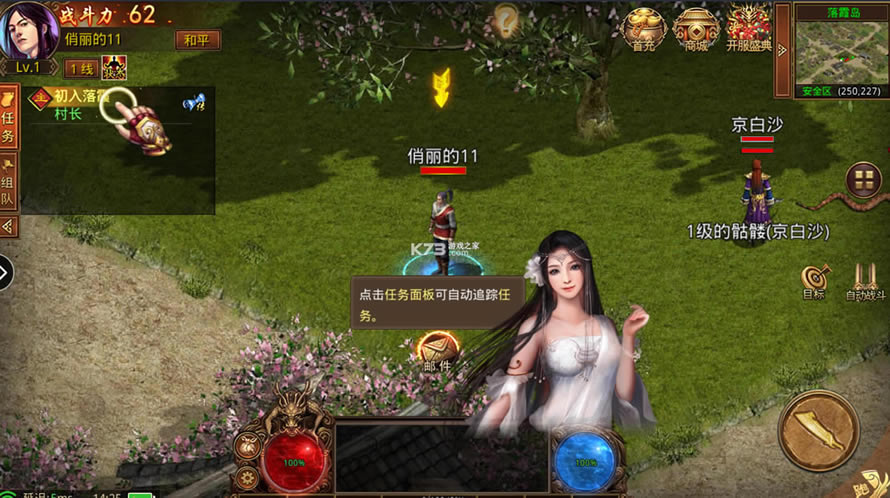
Task: Open the 商城 shop
Action: click(696, 28)
